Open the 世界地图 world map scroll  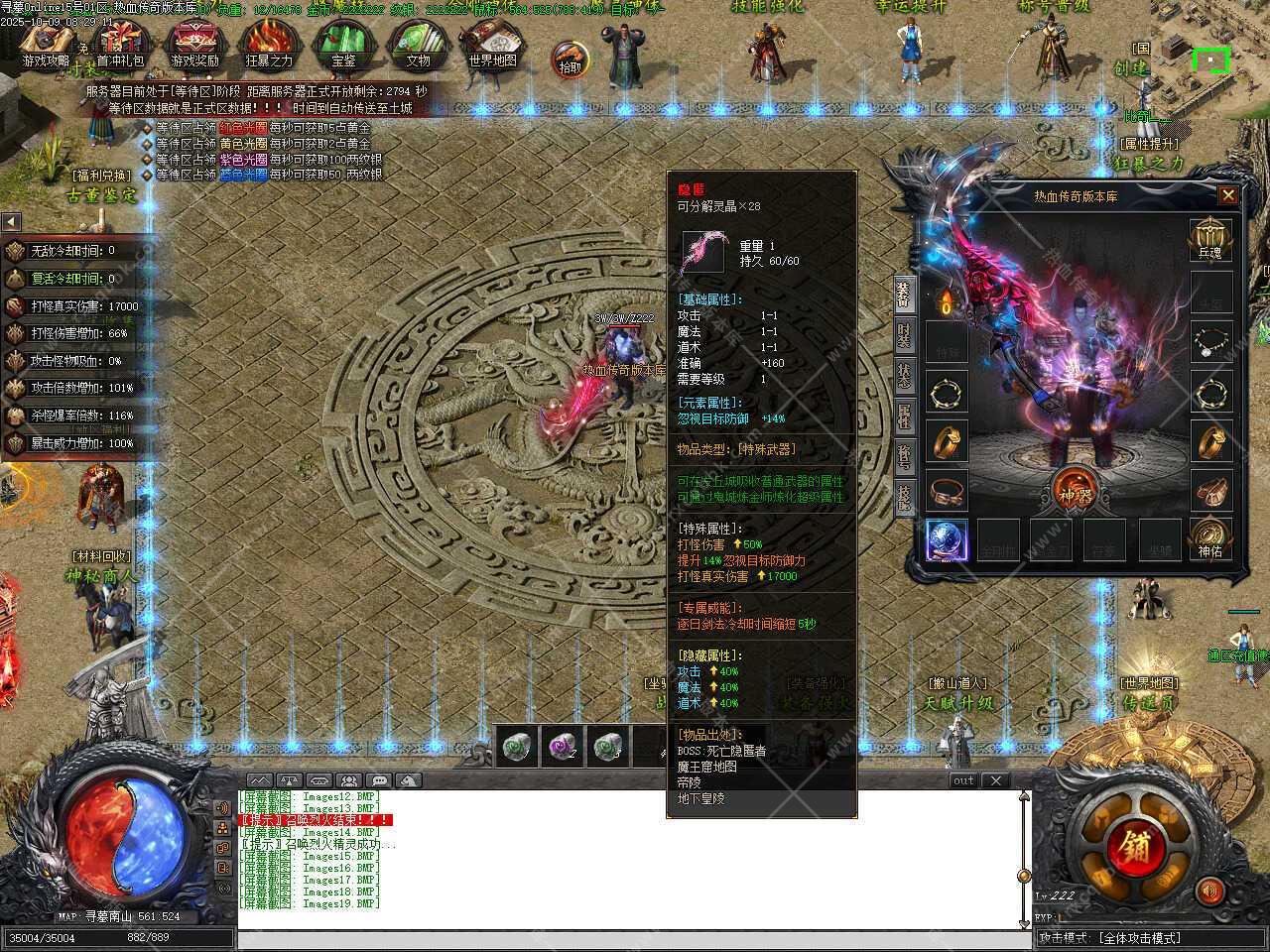click(492, 46)
